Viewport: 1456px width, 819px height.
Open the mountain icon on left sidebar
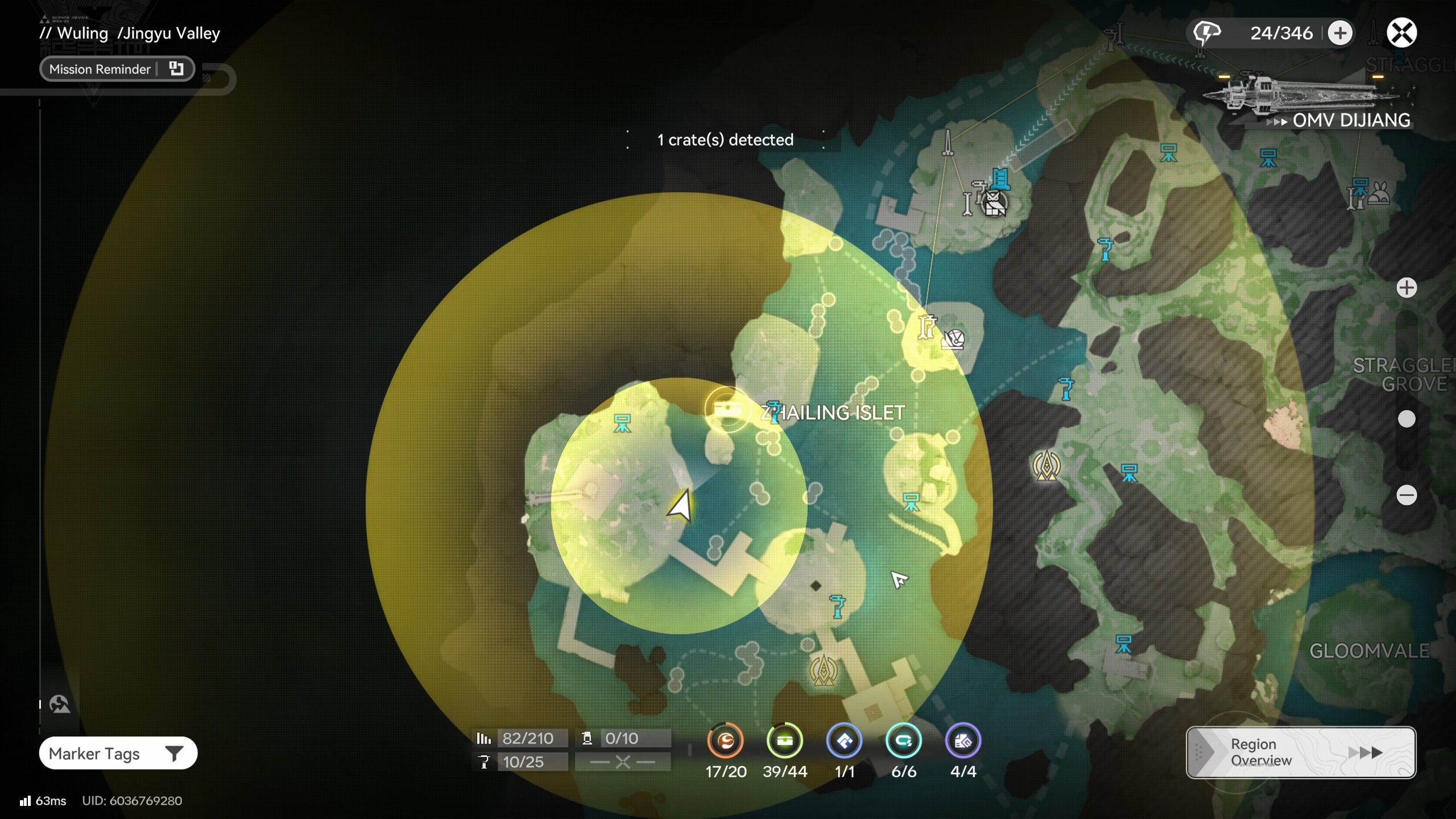pyautogui.click(x=60, y=704)
